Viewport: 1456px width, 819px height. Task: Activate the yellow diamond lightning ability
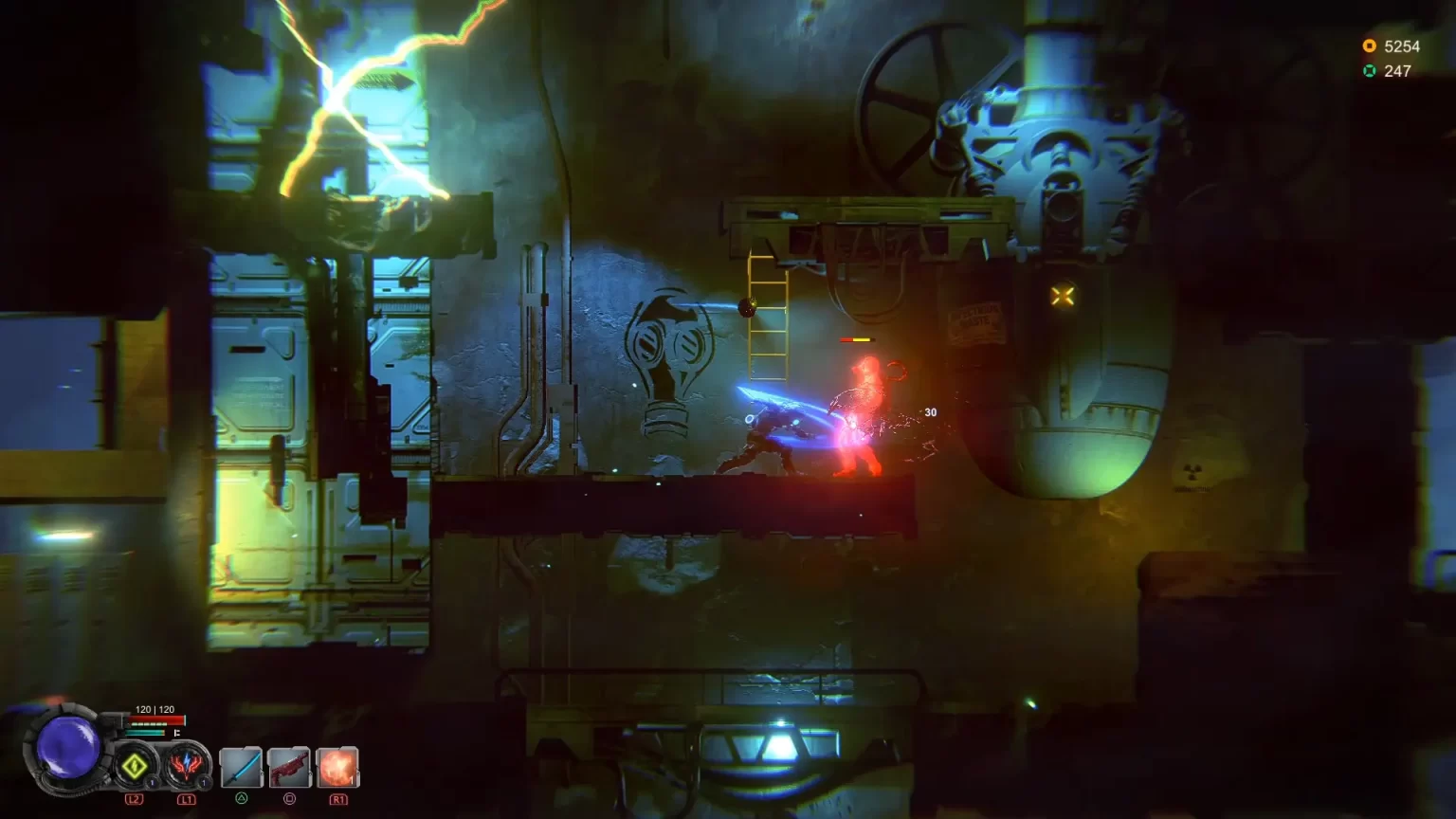135,766
